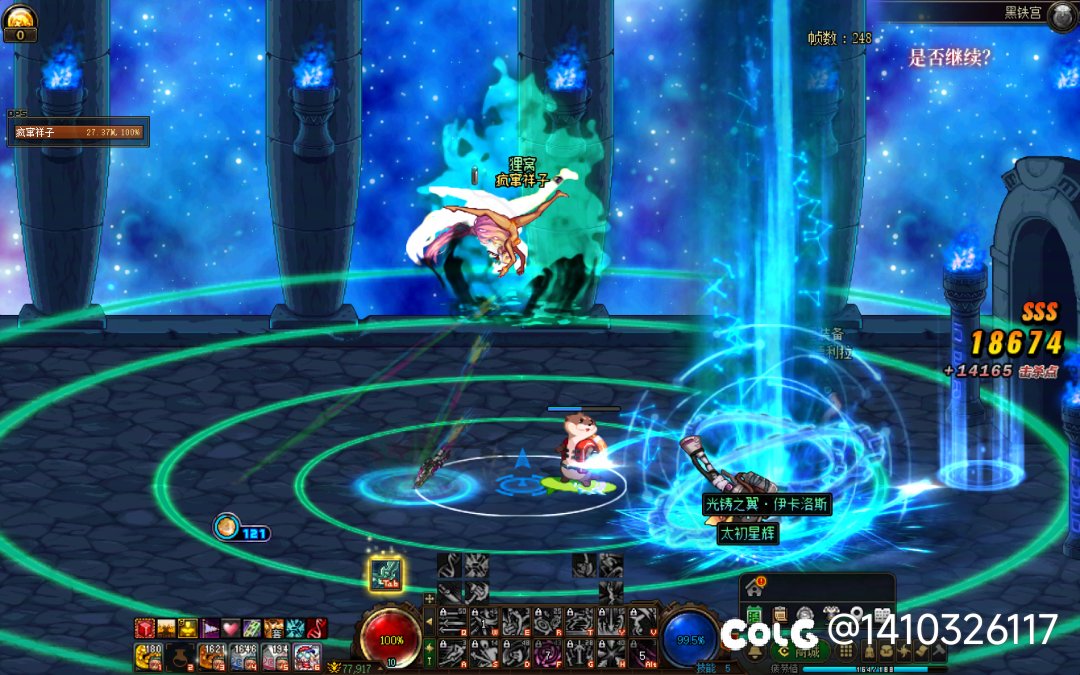Select the potion flask quick slot 2
1080x675 pixels.
pos(180,657)
